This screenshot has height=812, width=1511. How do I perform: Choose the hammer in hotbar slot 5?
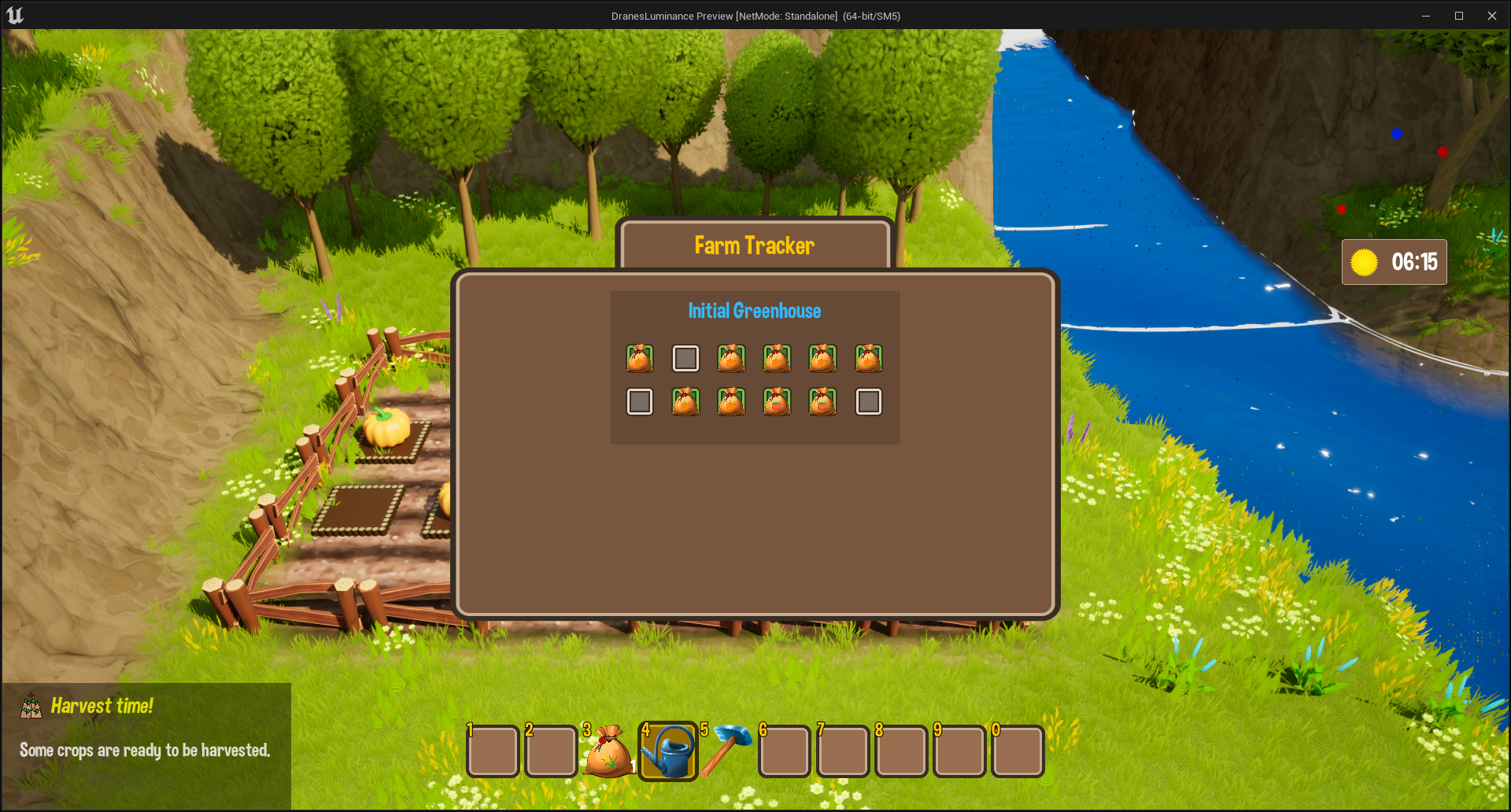pos(726,751)
